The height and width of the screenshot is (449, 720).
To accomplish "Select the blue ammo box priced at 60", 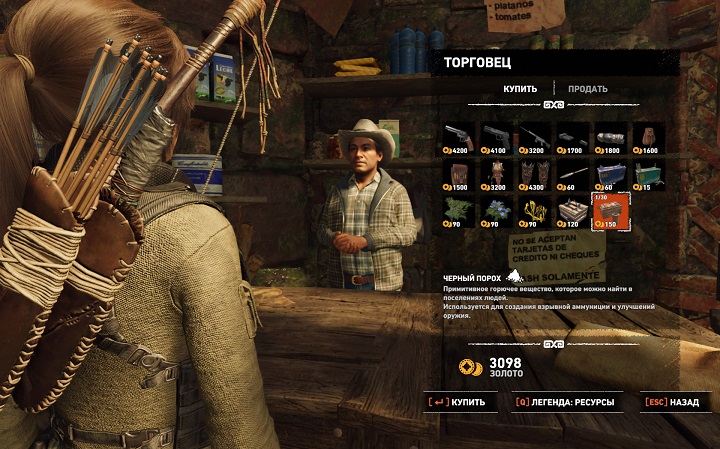I will pos(612,174).
